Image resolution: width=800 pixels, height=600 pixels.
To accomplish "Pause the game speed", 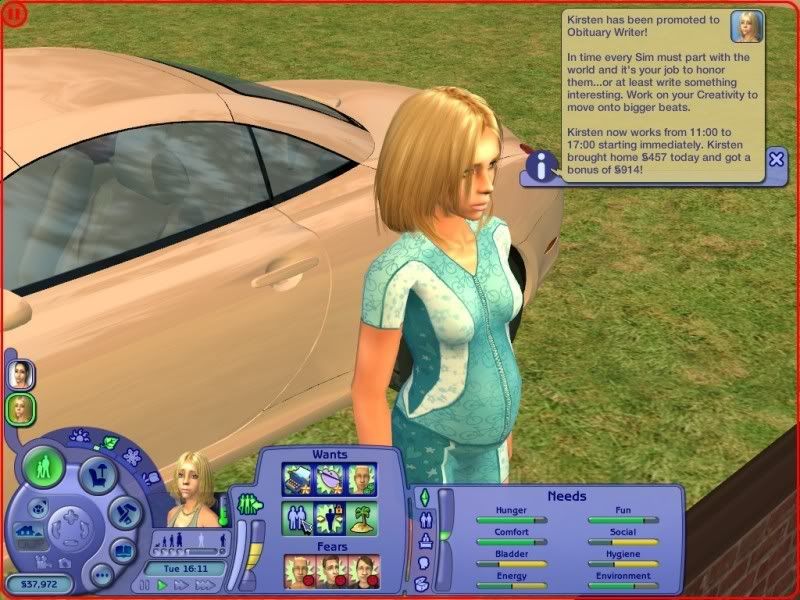I will pos(146,585).
